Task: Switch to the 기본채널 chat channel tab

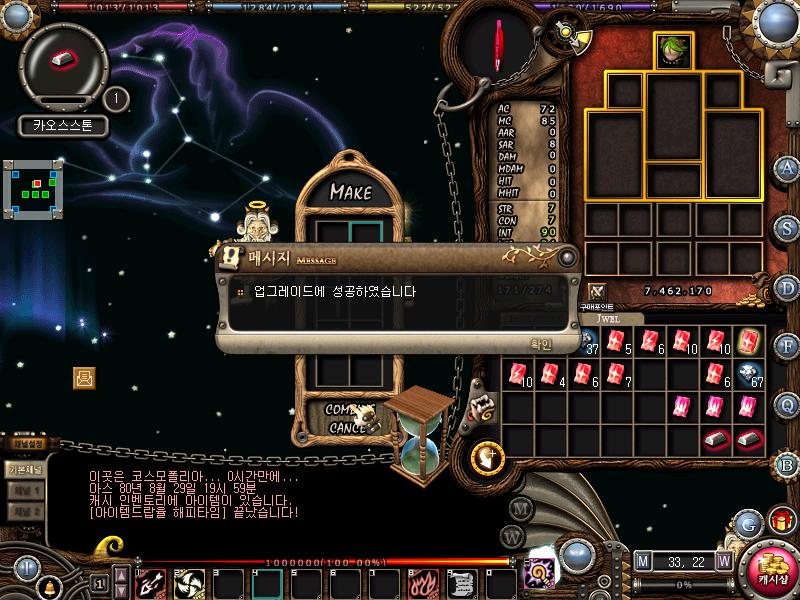Action: [x=24, y=469]
